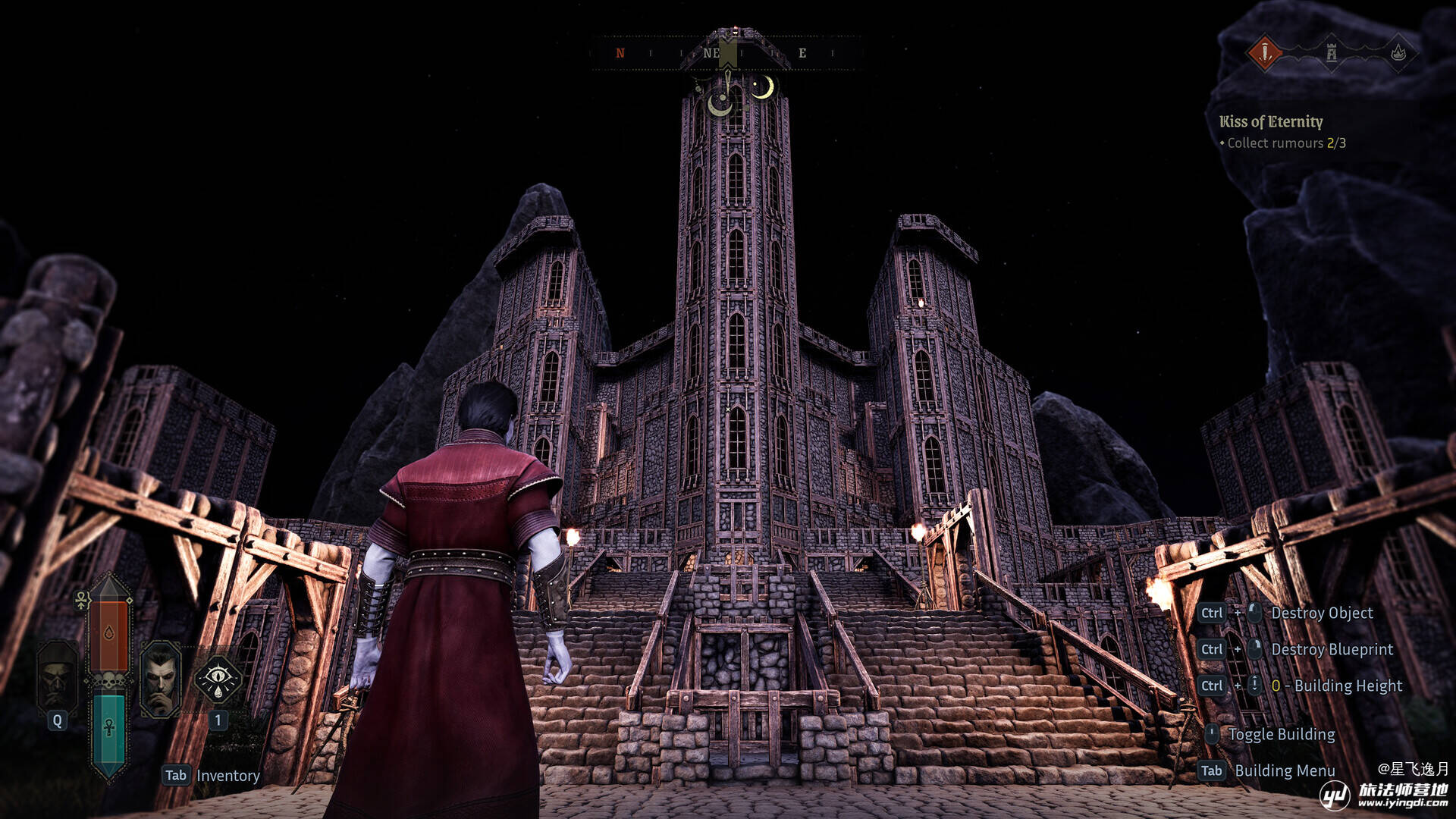1456x819 pixels.
Task: Open the Building Menu option
Action: pos(1285,770)
